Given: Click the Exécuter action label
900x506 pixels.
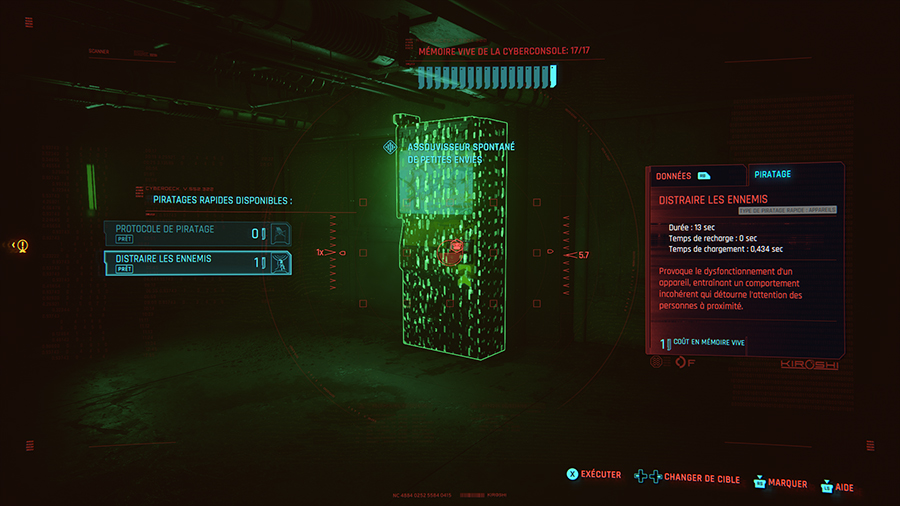Looking at the screenshot, I should point(601,474).
